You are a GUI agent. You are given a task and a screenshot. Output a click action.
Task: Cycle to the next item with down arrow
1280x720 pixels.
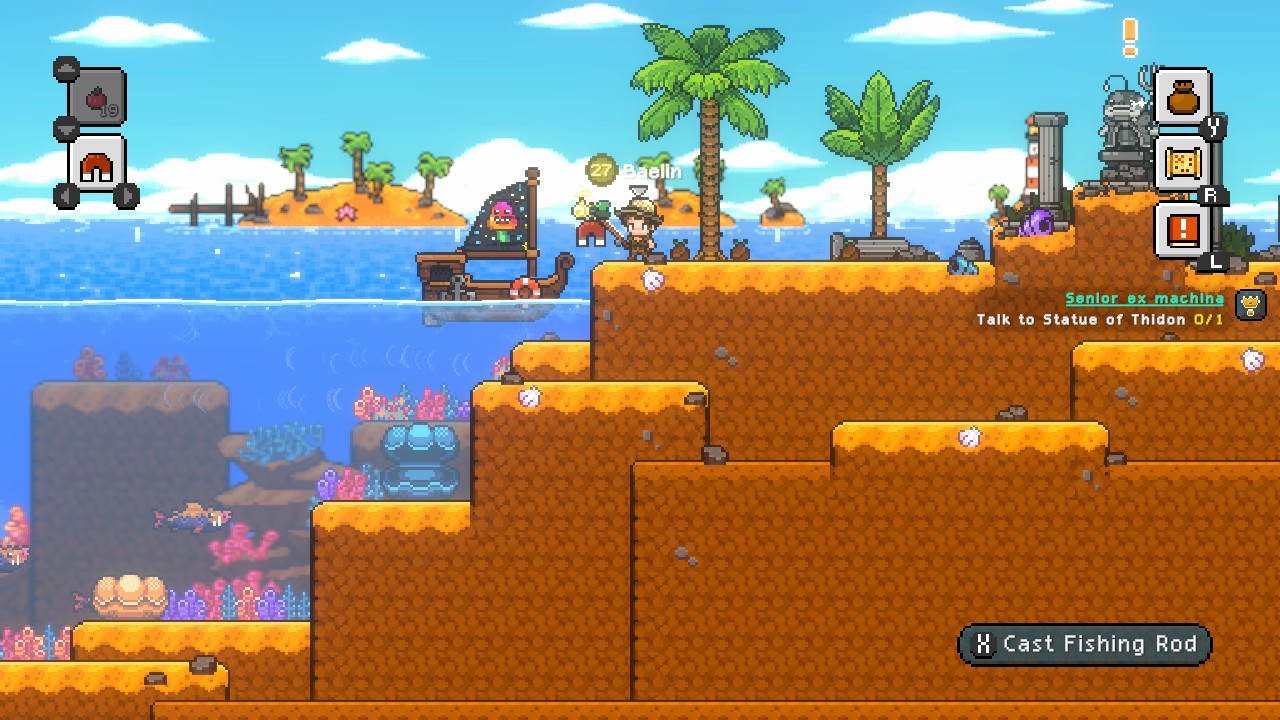67,129
